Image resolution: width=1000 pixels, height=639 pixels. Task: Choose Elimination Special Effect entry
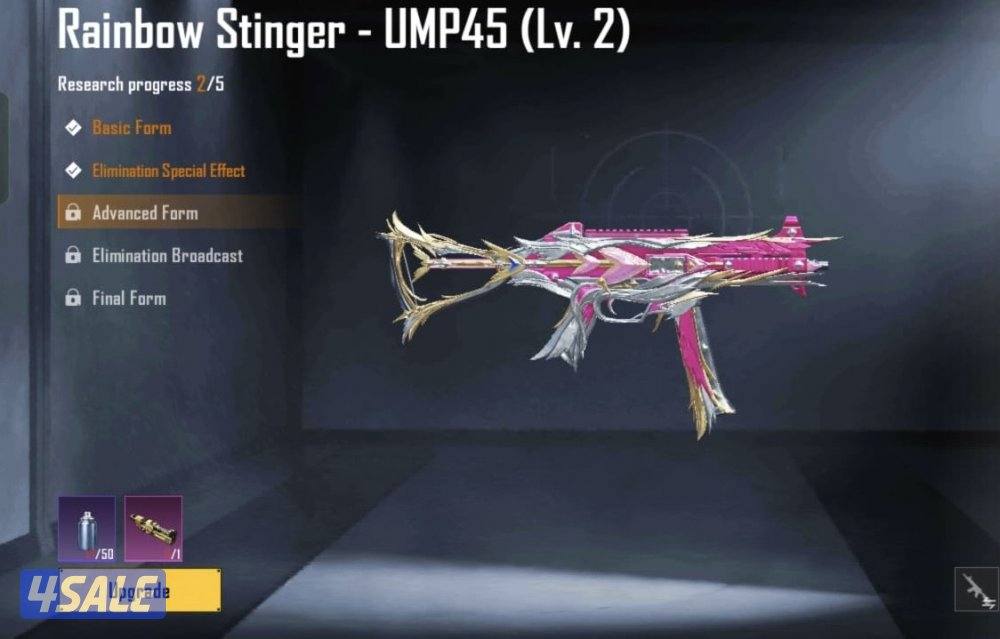[x=168, y=171]
